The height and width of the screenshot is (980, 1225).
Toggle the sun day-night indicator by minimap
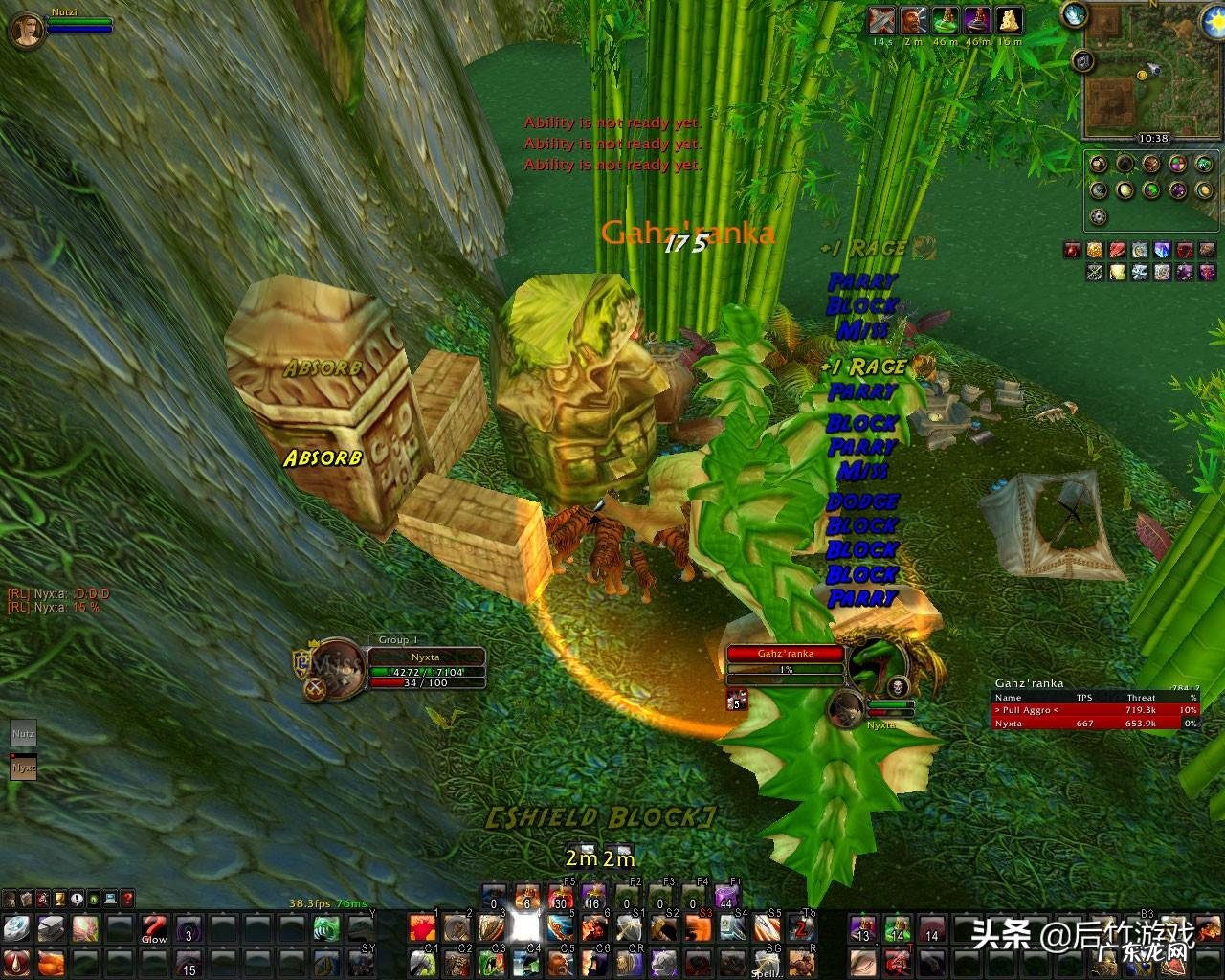(x=1212, y=21)
